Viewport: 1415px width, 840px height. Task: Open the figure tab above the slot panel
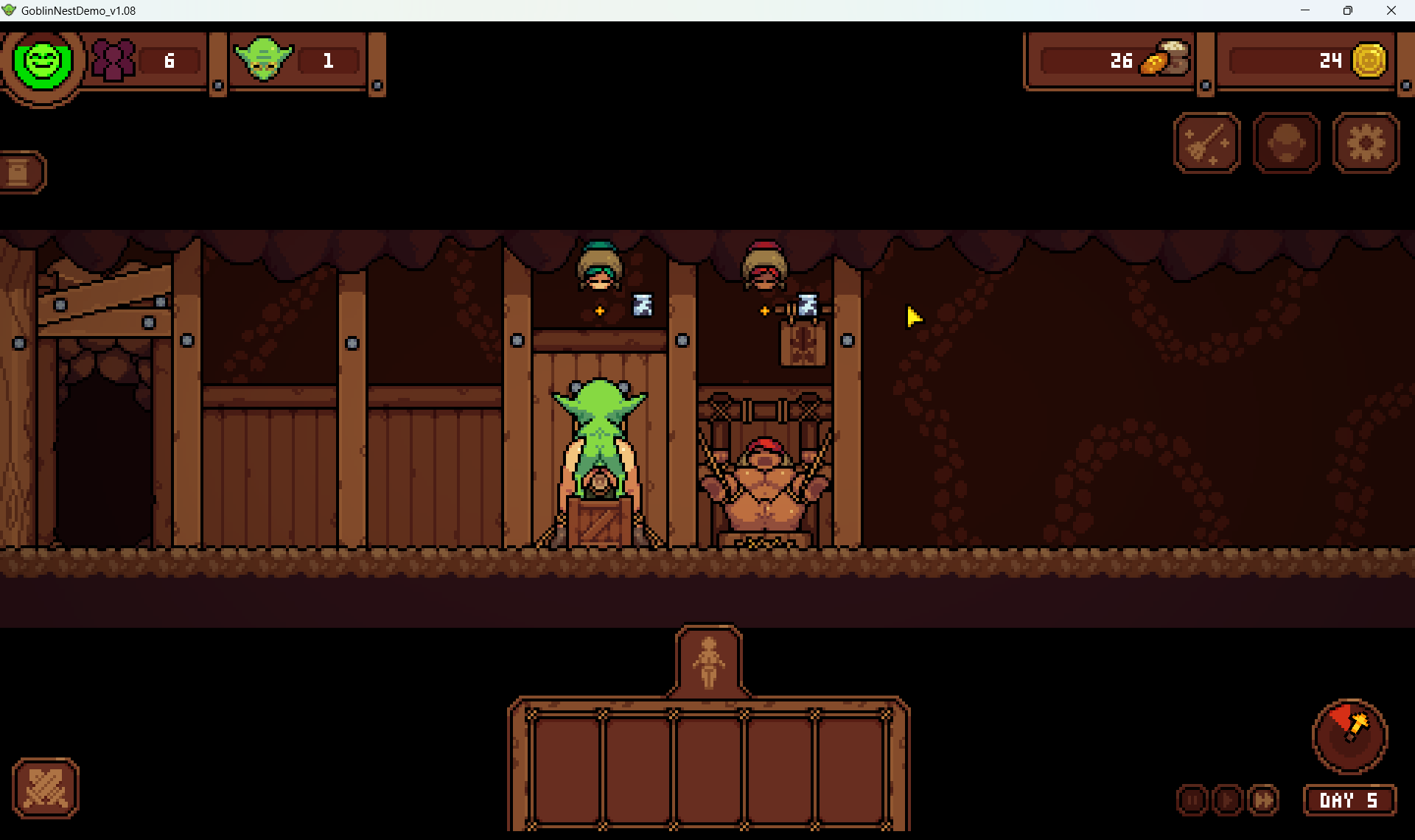point(708,662)
